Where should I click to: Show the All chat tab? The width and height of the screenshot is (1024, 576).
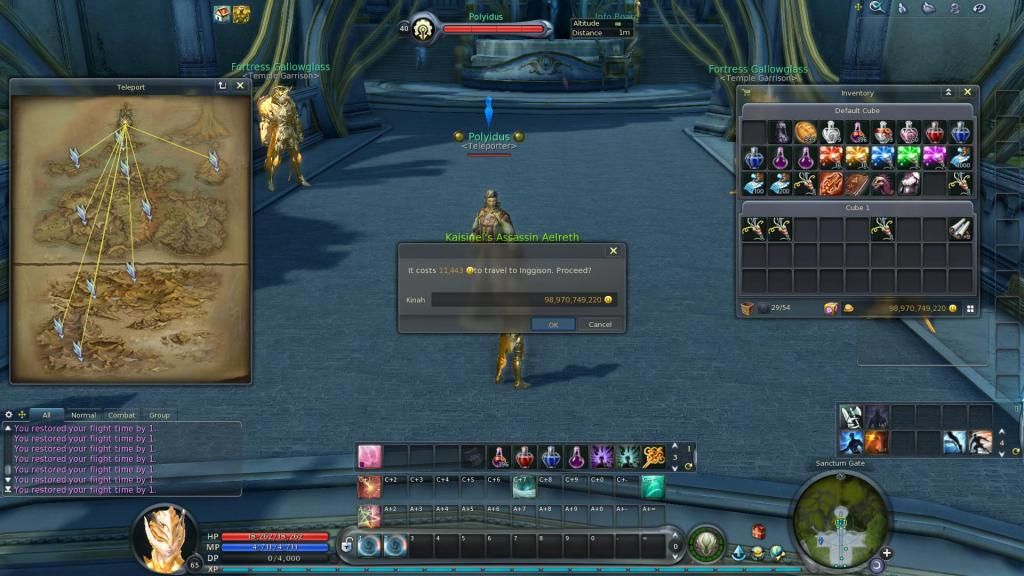[x=46, y=415]
